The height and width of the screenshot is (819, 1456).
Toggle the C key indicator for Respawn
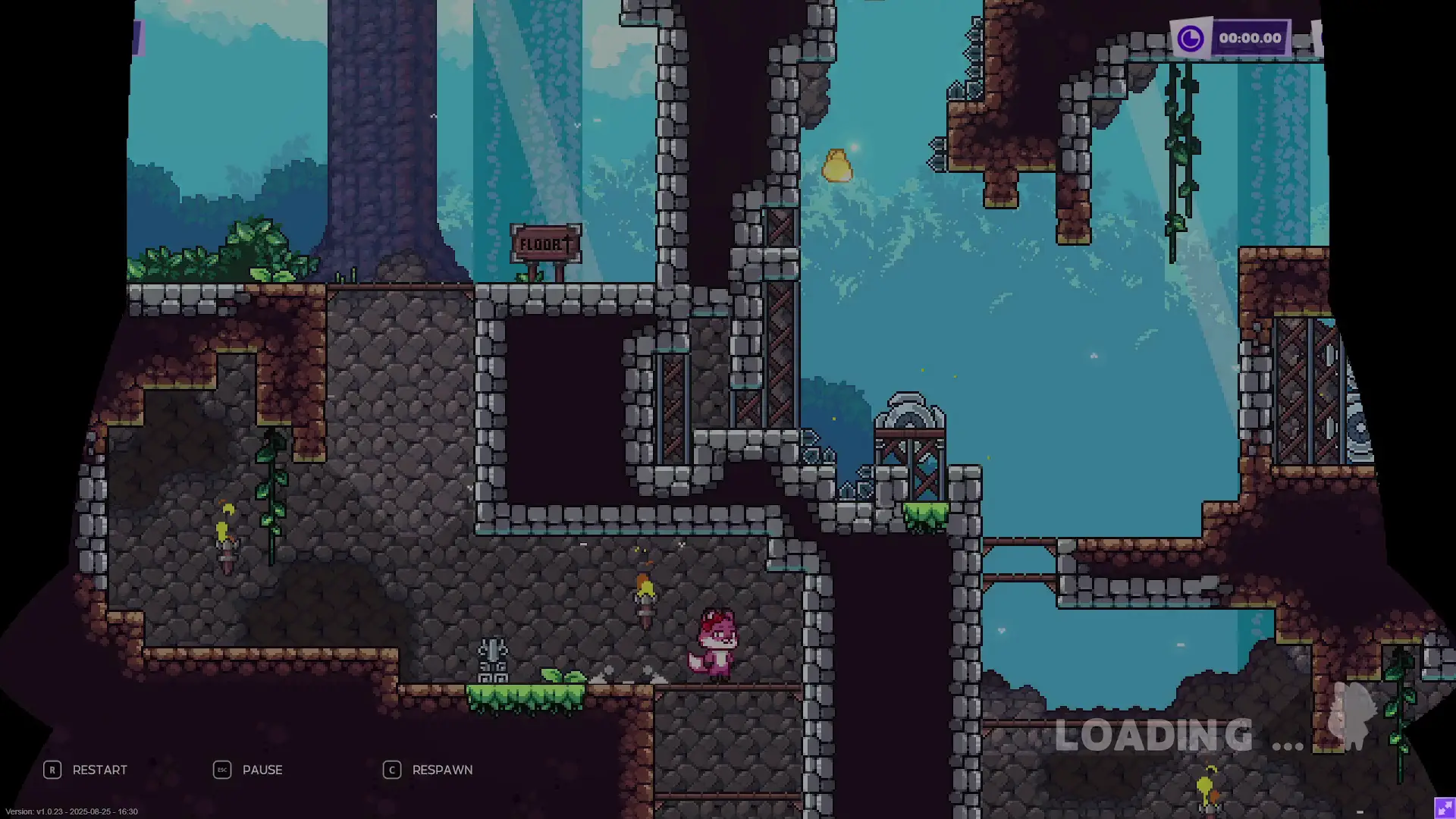(x=391, y=770)
